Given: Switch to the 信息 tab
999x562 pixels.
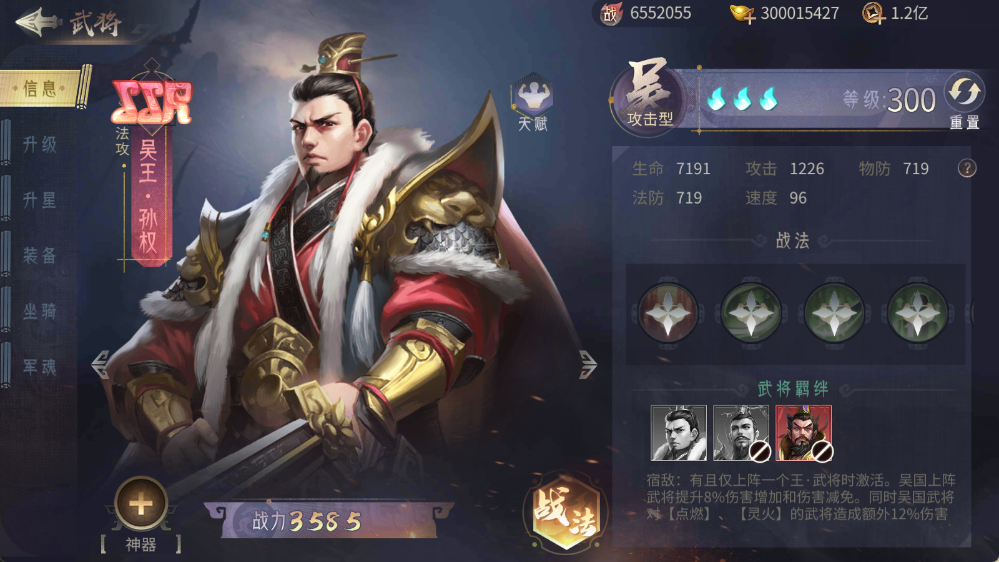Looking at the screenshot, I should 42,88.
